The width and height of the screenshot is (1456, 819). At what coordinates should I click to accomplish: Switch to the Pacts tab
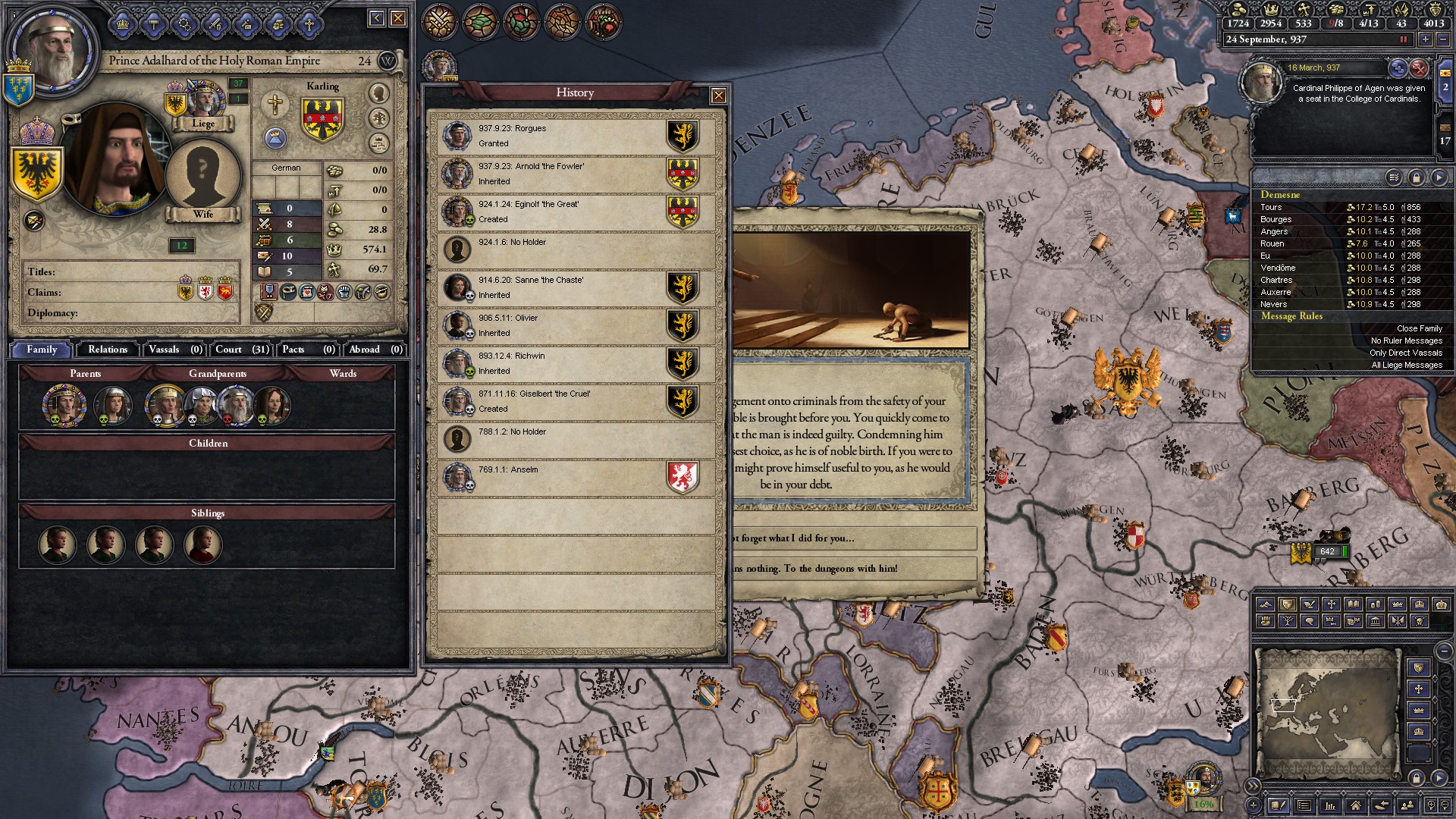coord(308,350)
